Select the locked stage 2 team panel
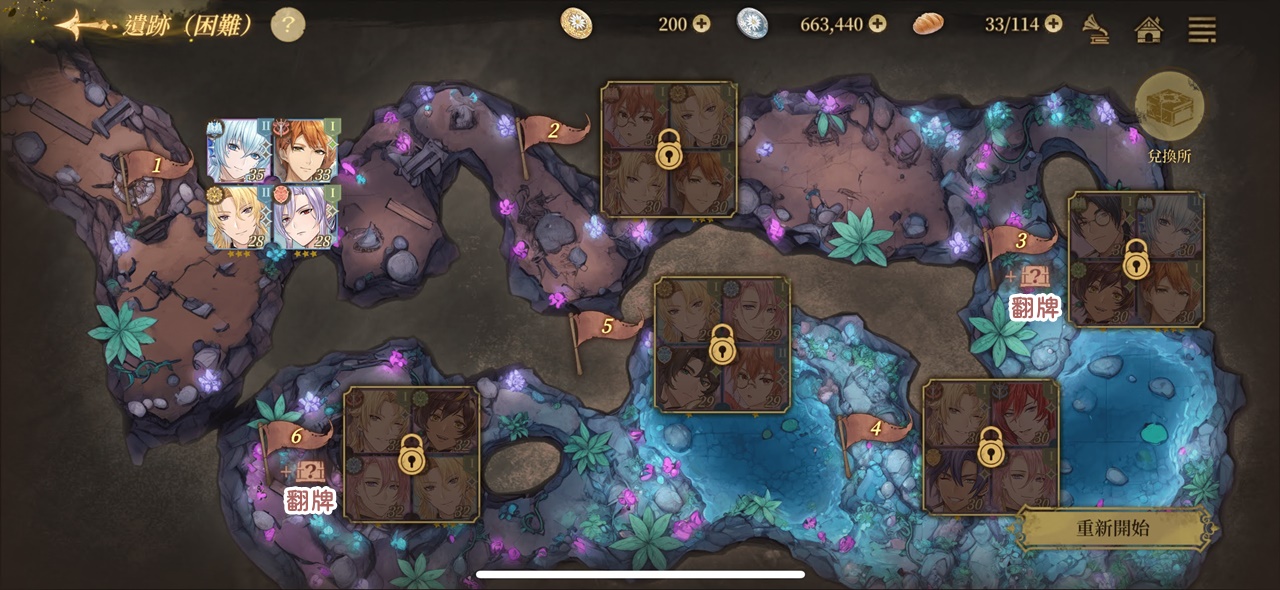Viewport: 1280px width, 590px height. 669,150
